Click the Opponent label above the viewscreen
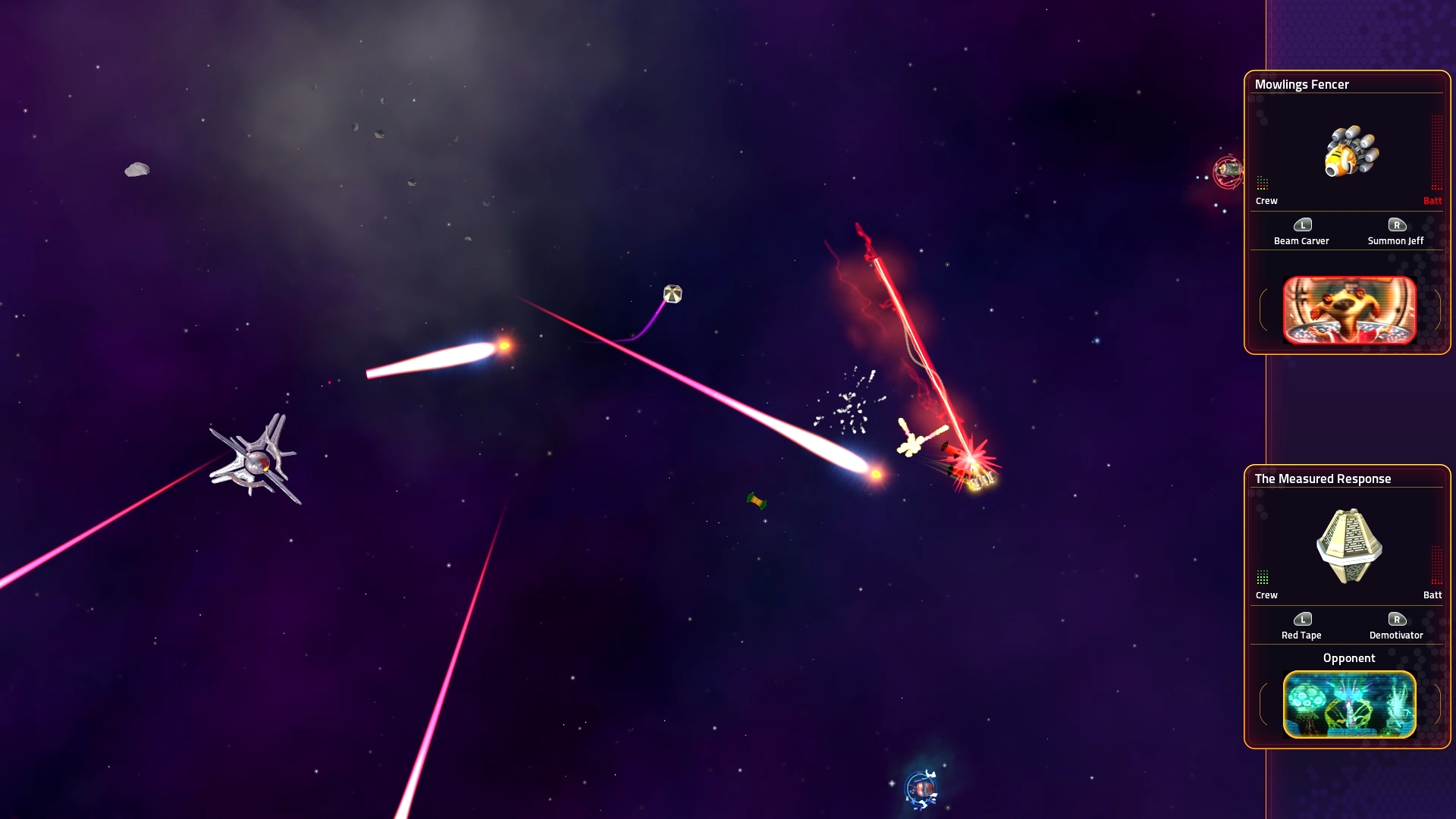The image size is (1456, 819). click(1349, 658)
